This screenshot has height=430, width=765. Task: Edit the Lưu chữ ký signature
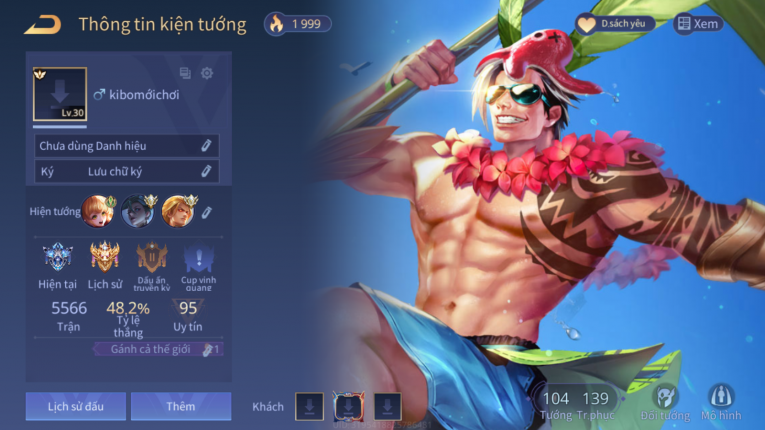[x=206, y=171]
